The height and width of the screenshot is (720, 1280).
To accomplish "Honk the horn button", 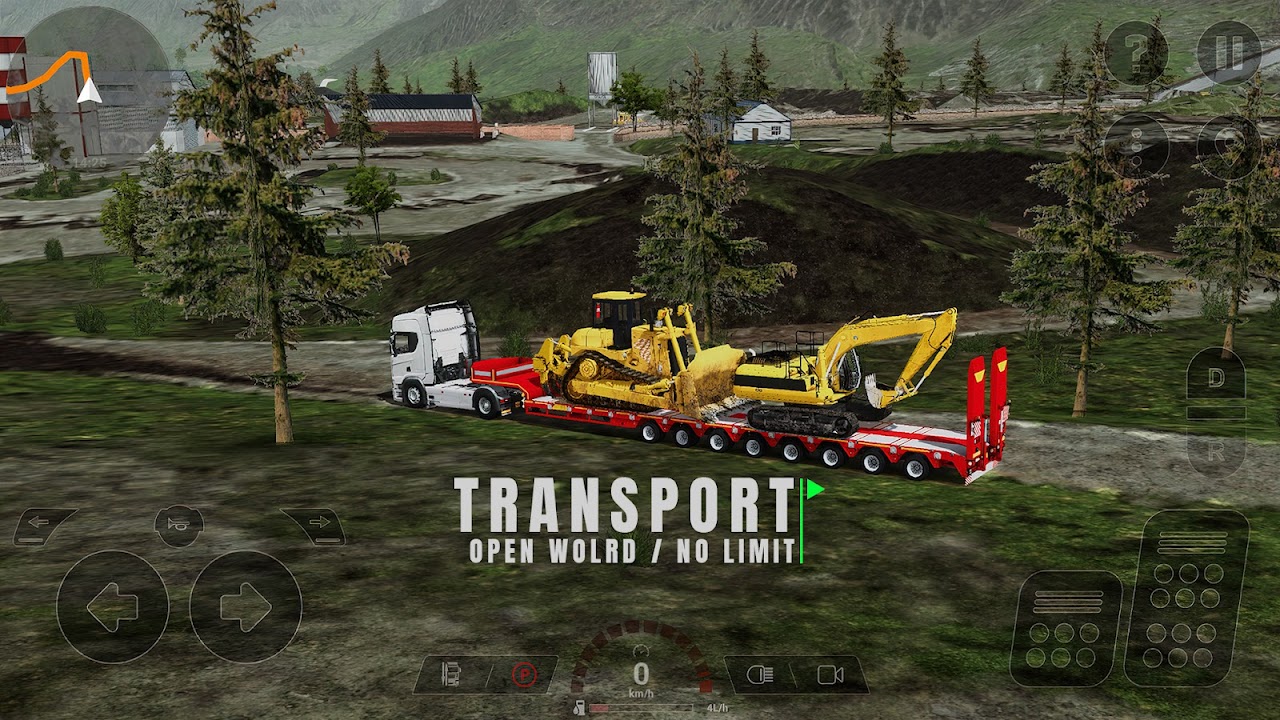I will (x=179, y=524).
